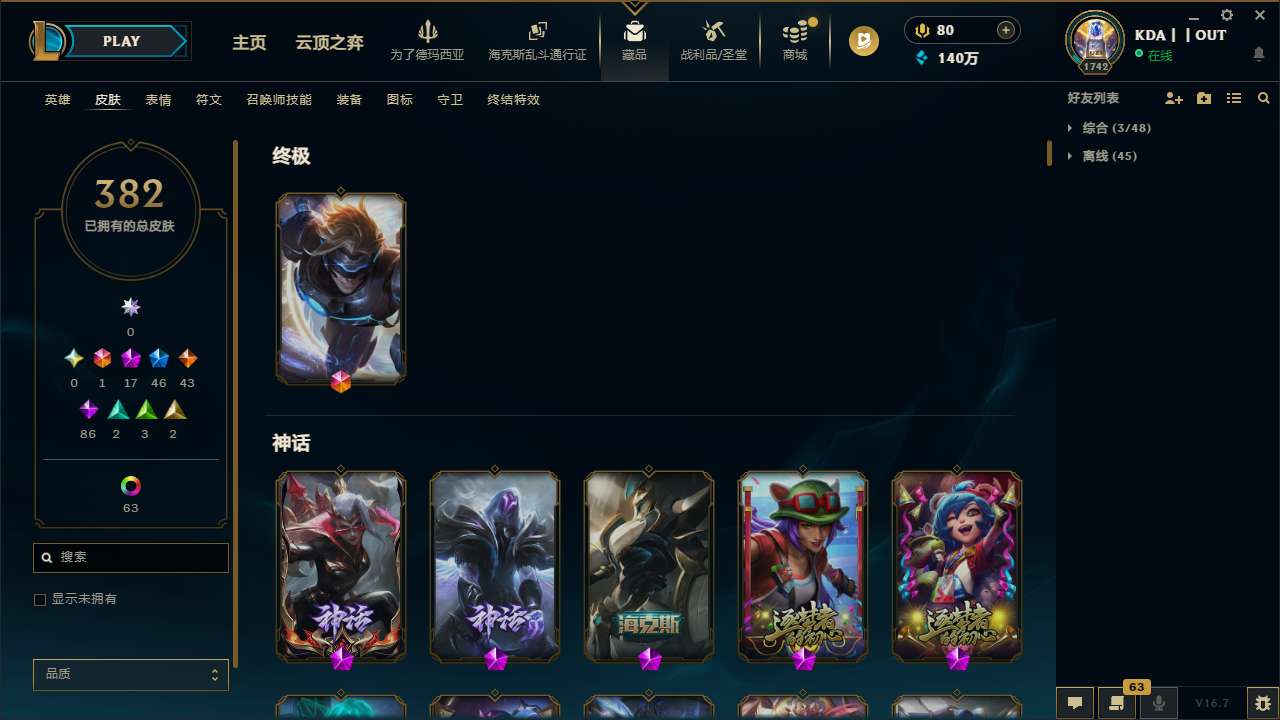Click the create friend group folder icon
This screenshot has width=1280, height=720.
[1203, 98]
